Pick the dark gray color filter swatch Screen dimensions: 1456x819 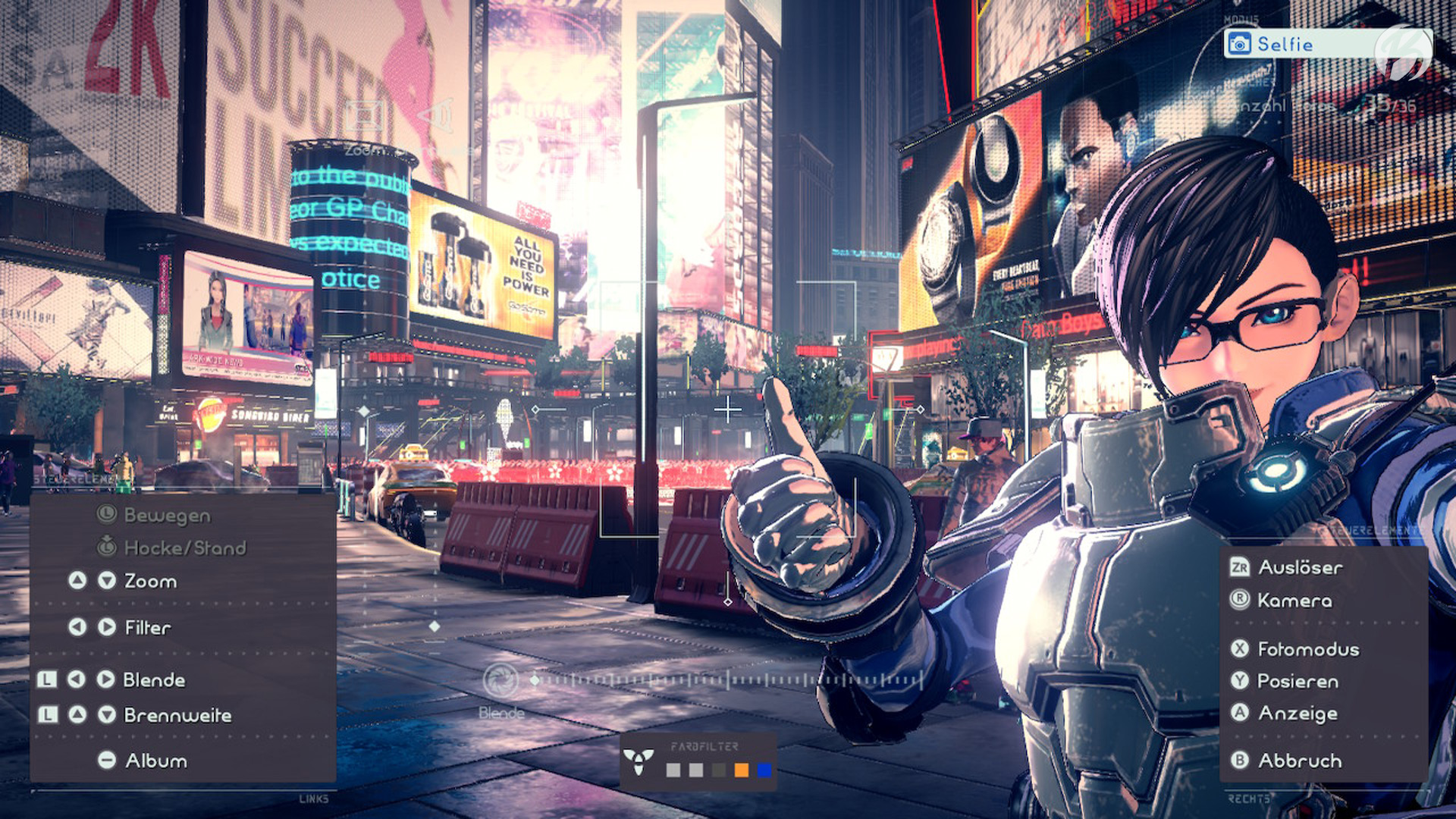click(718, 770)
